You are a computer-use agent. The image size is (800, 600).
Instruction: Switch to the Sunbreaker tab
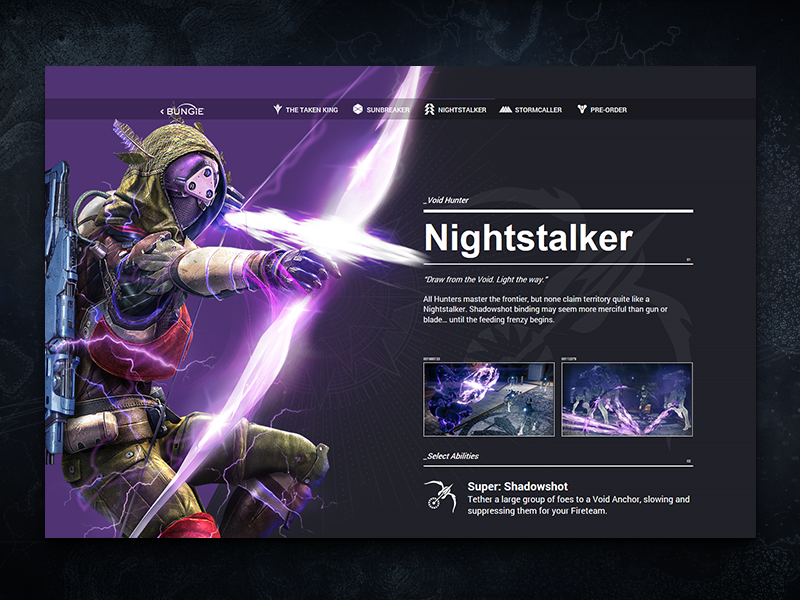382,110
